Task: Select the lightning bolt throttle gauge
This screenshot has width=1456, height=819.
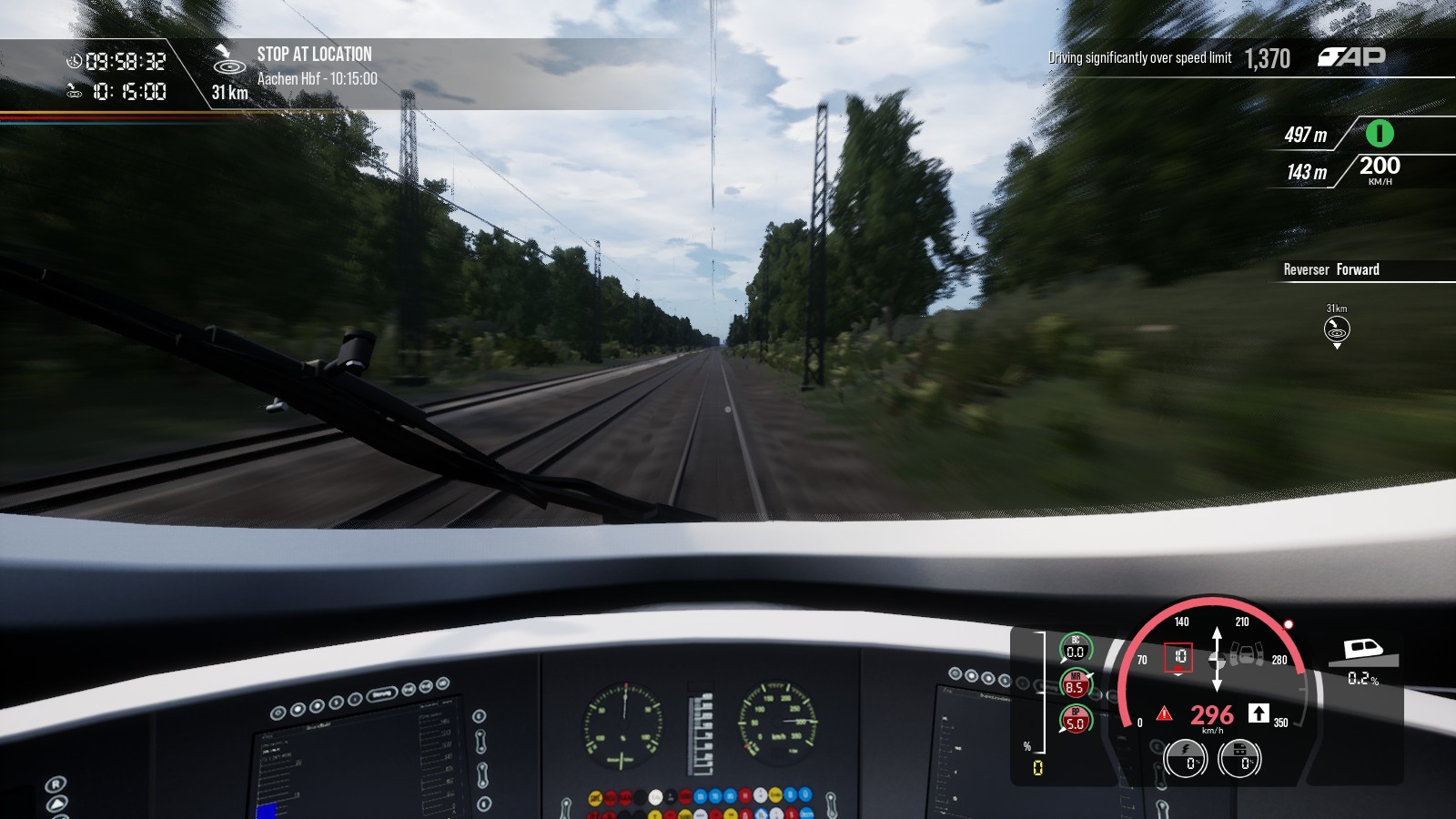Action: click(x=1186, y=758)
